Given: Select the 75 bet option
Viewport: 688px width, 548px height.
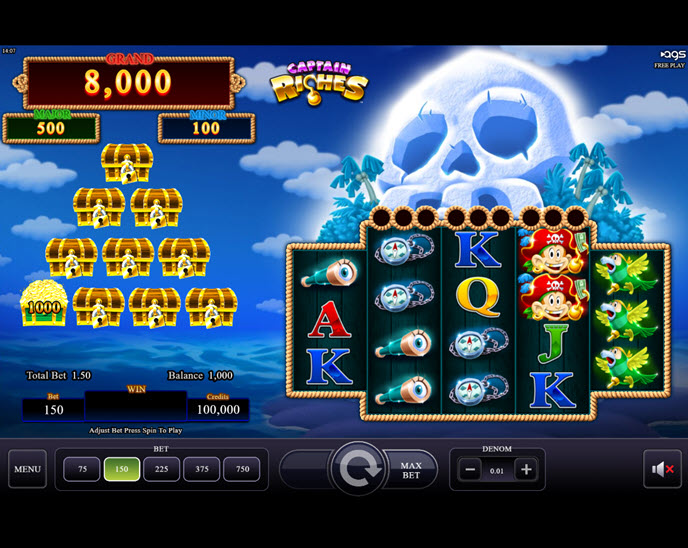Looking at the screenshot, I should pyautogui.click(x=82, y=469).
